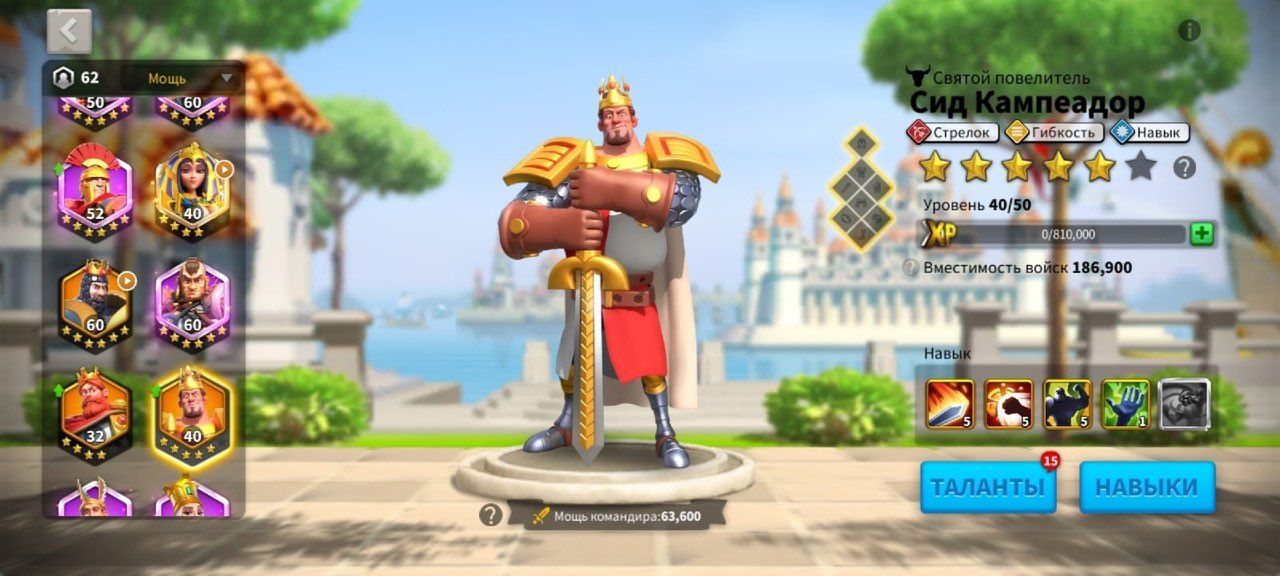1280x576 pixels.
Task: Add experience with the green plus button
Action: coord(1202,235)
